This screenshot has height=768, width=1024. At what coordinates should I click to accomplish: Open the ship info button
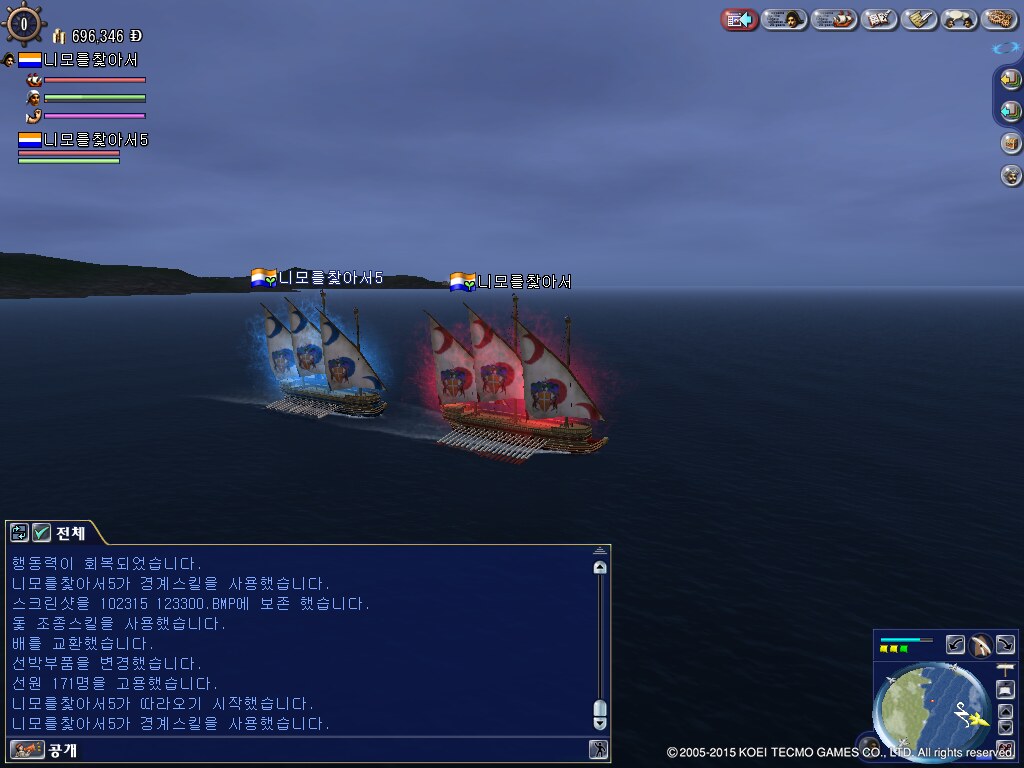pos(834,19)
